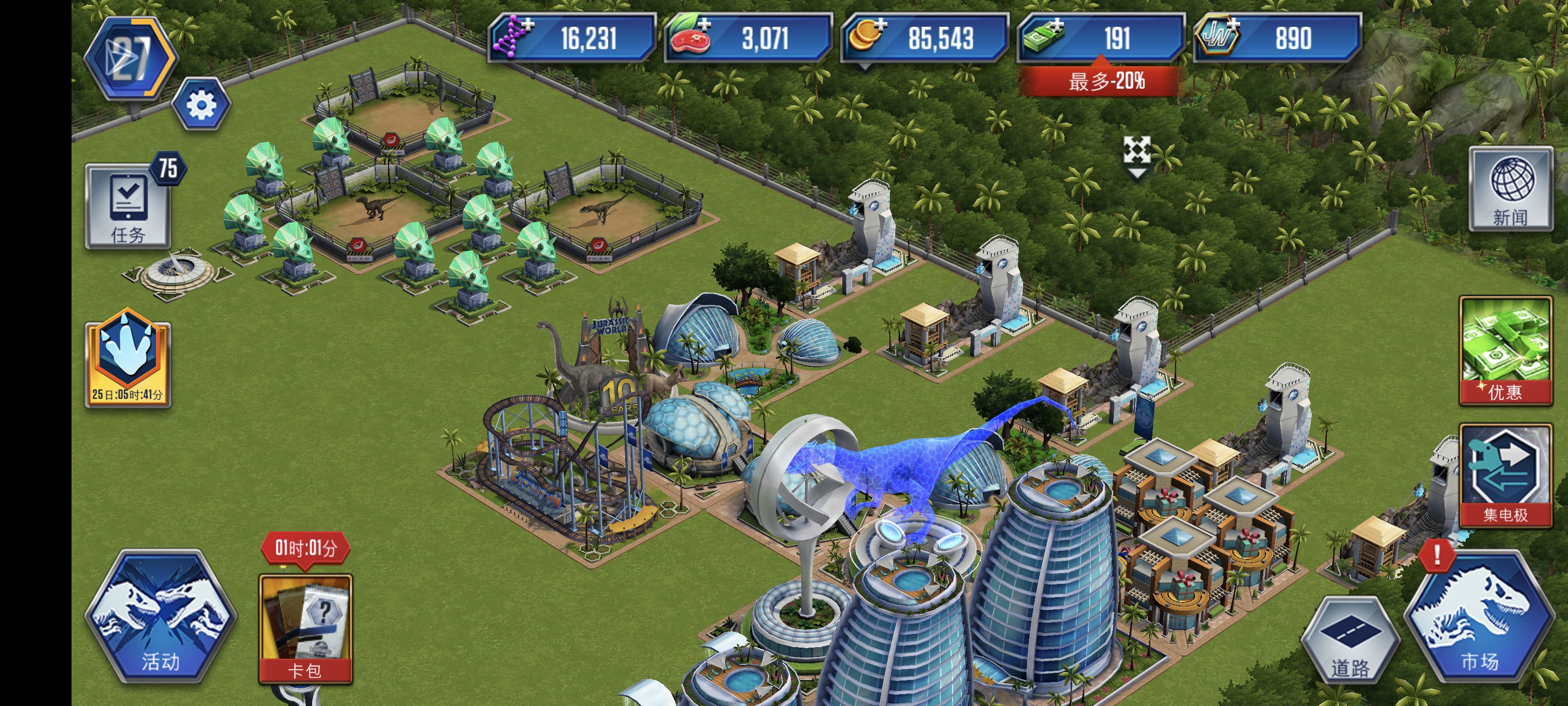Open the 新闻 news panel

click(1510, 189)
